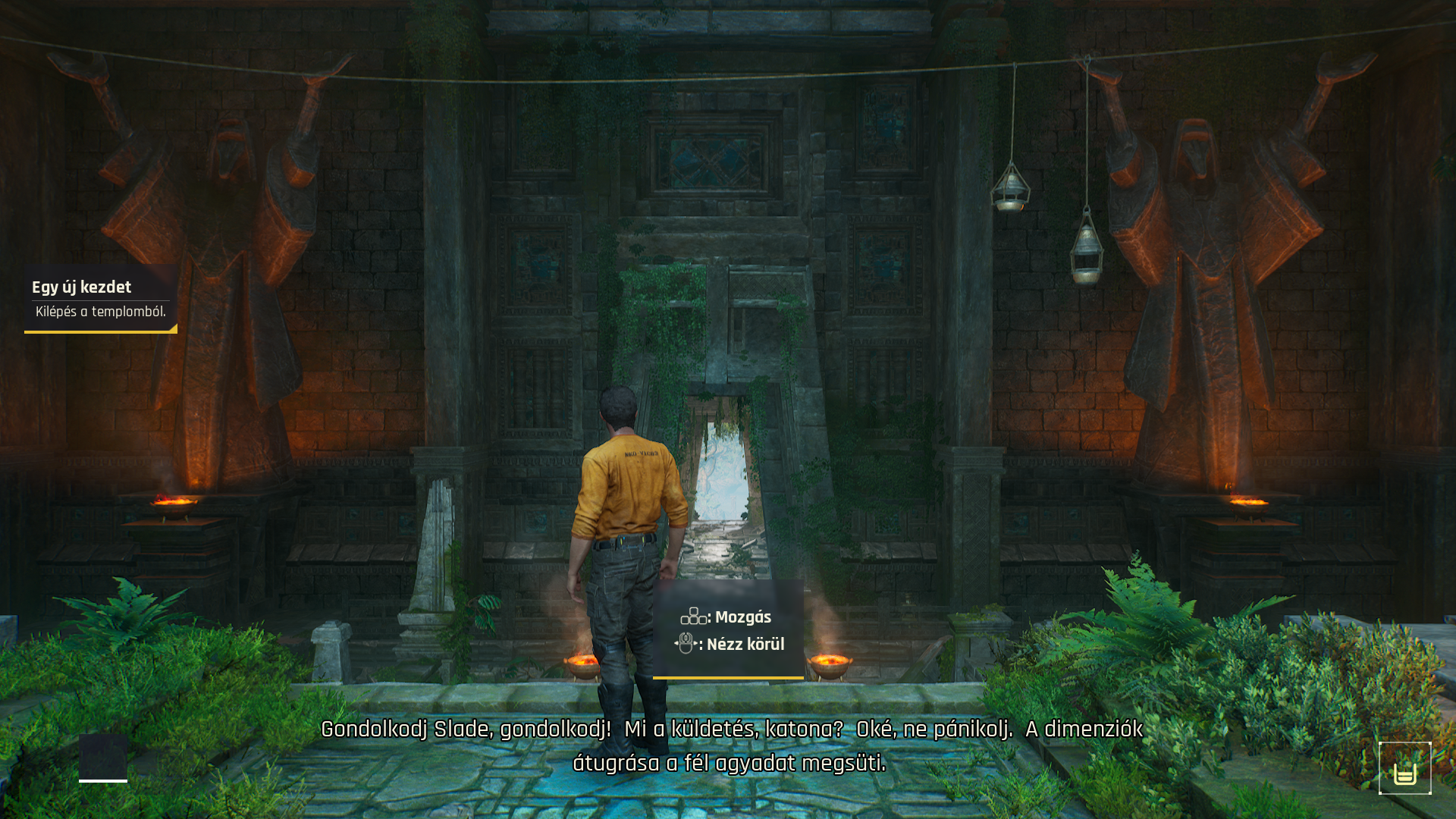Select the framed container icon slot
This screenshot has width=1456, height=819.
[x=1404, y=768]
